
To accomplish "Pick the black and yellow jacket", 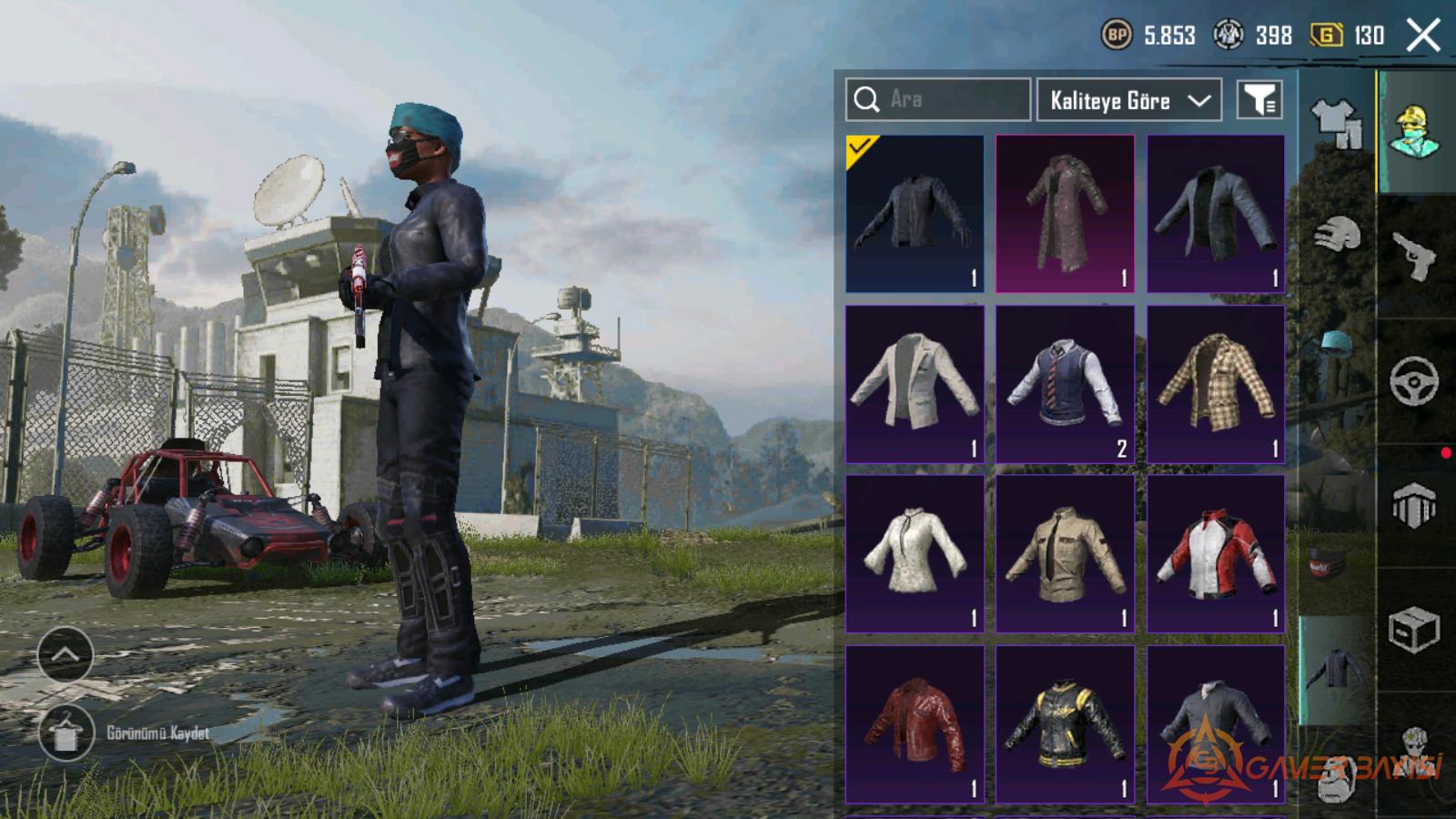I will pyautogui.click(x=1065, y=724).
